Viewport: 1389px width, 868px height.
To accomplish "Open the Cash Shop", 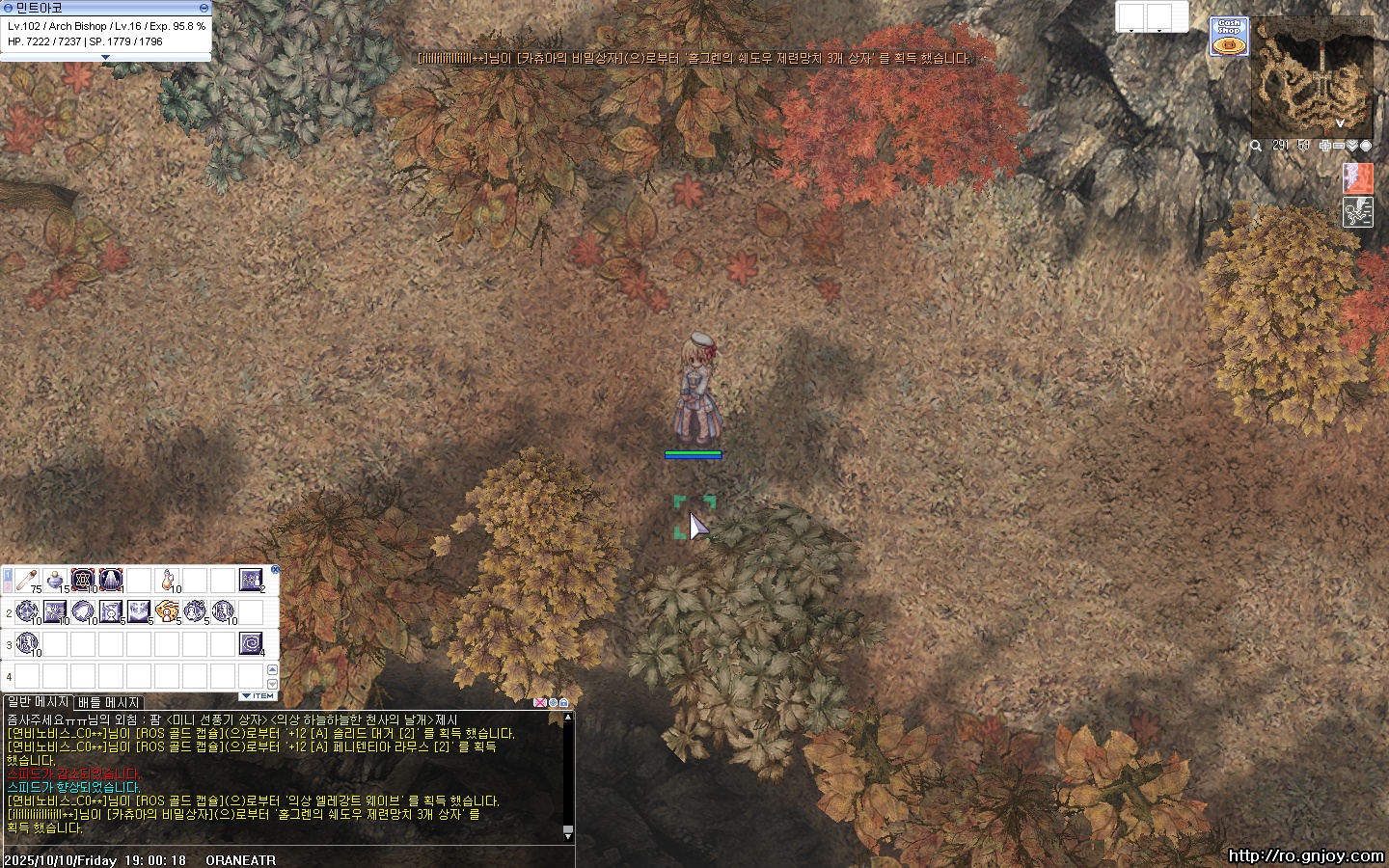I will (1229, 37).
